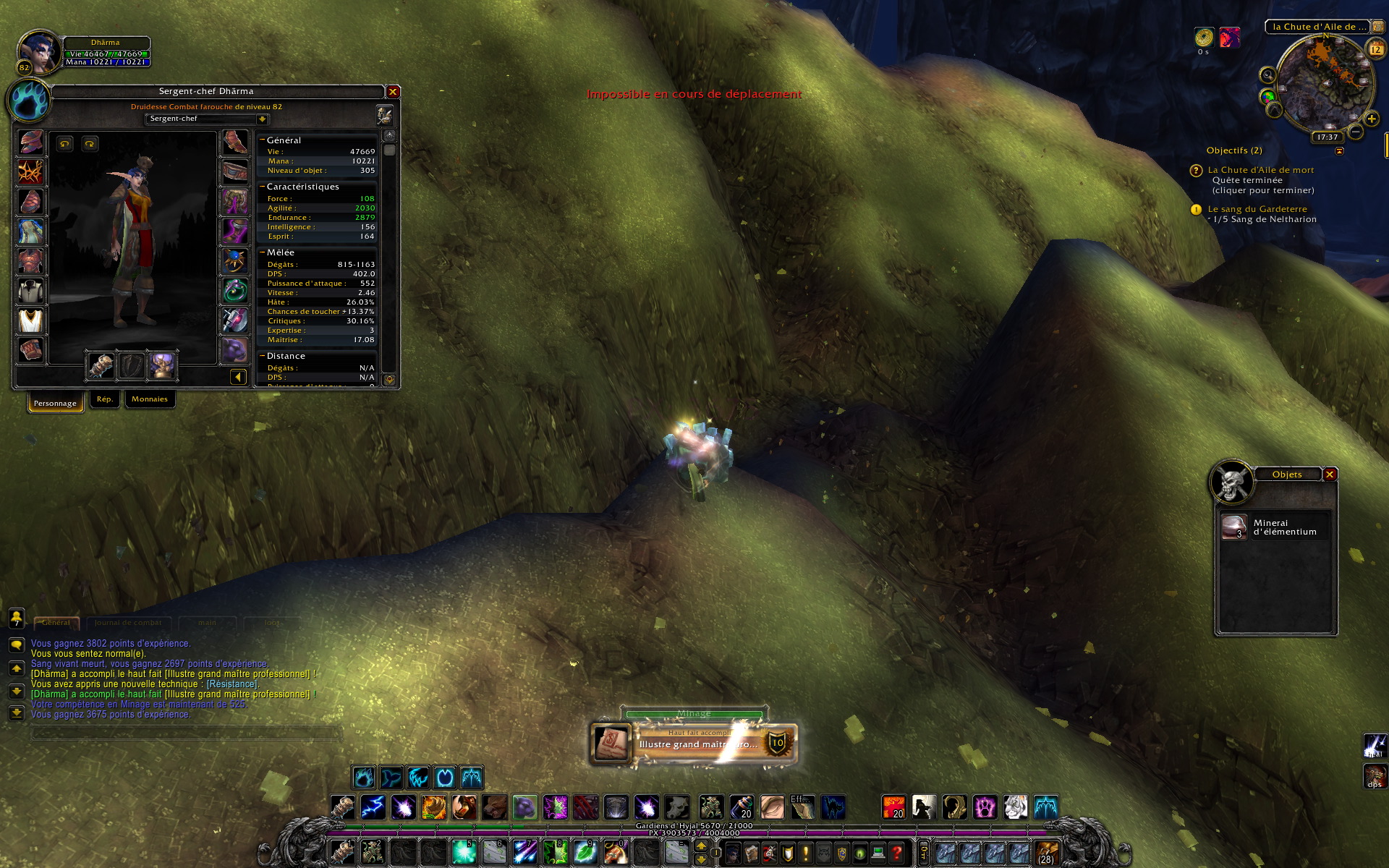The image size is (1389, 868).
Task: Close the Objets loot window
Action: [x=1330, y=475]
